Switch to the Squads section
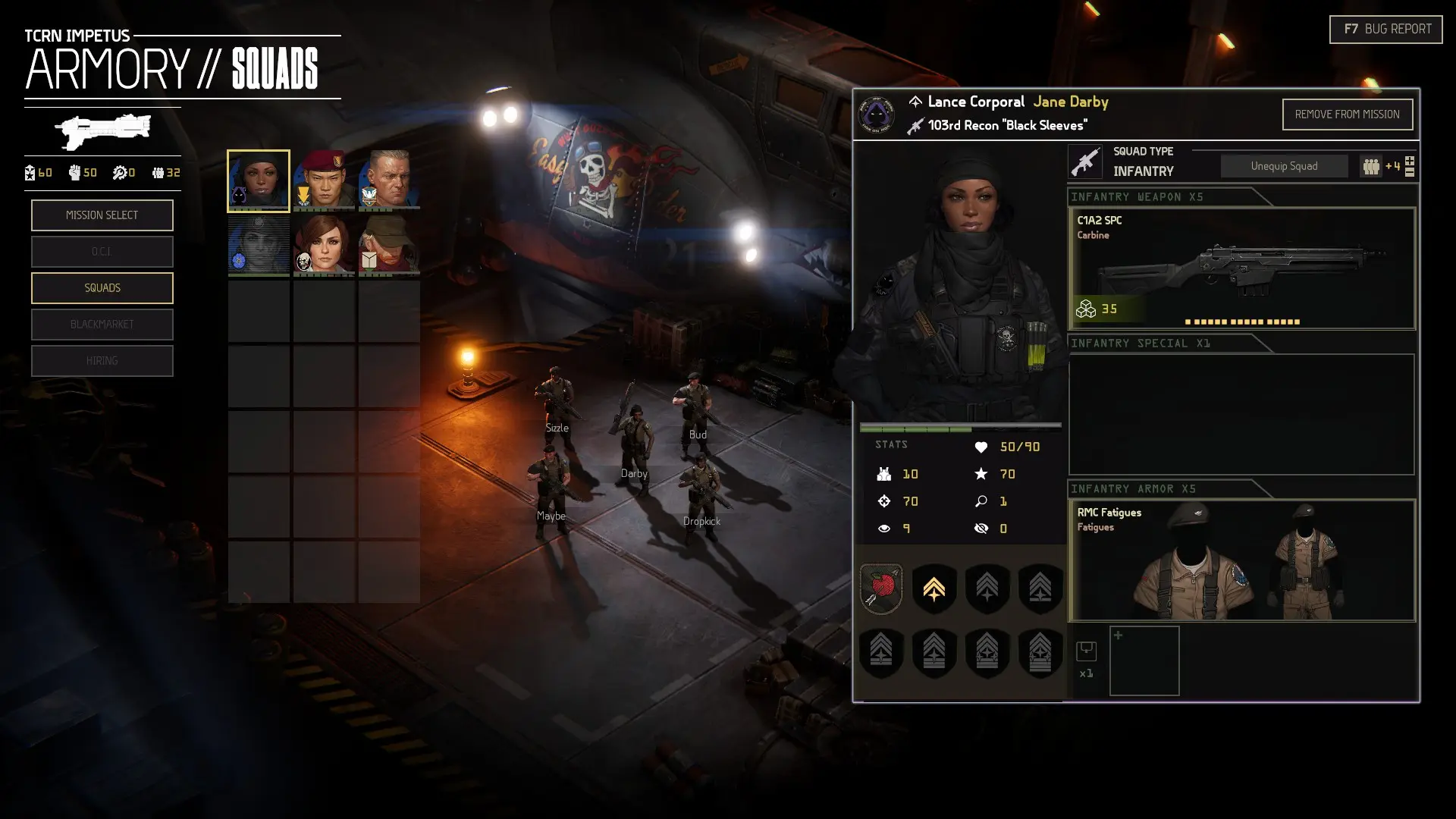The image size is (1456, 819). point(102,288)
